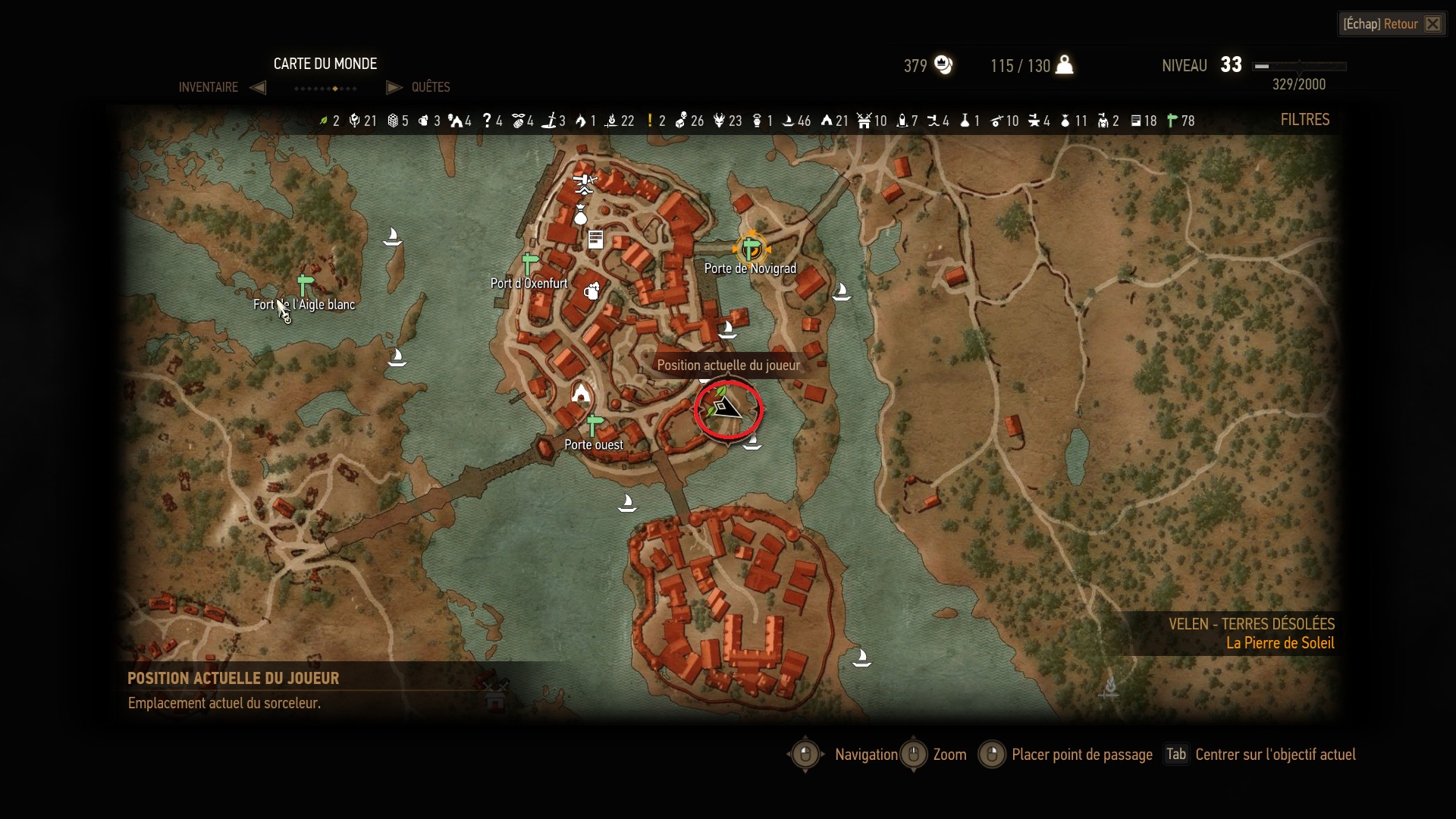
Task: Toggle the notice board filter showing 18
Action: coord(1136,121)
